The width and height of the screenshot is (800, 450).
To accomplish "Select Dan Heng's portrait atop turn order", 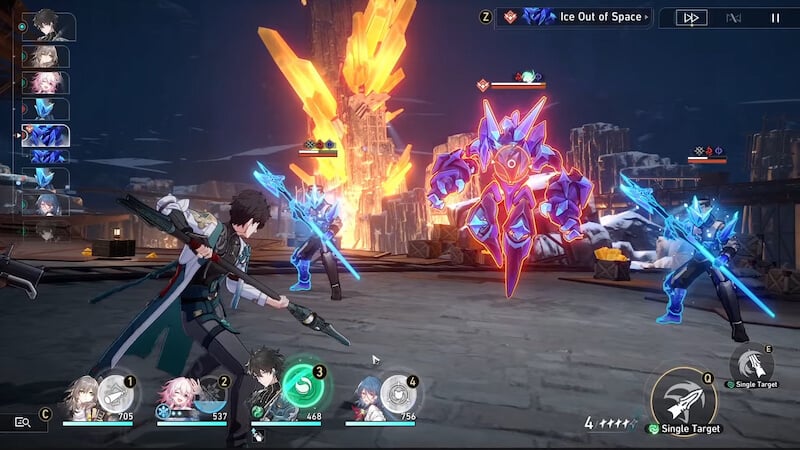I will pos(47,26).
